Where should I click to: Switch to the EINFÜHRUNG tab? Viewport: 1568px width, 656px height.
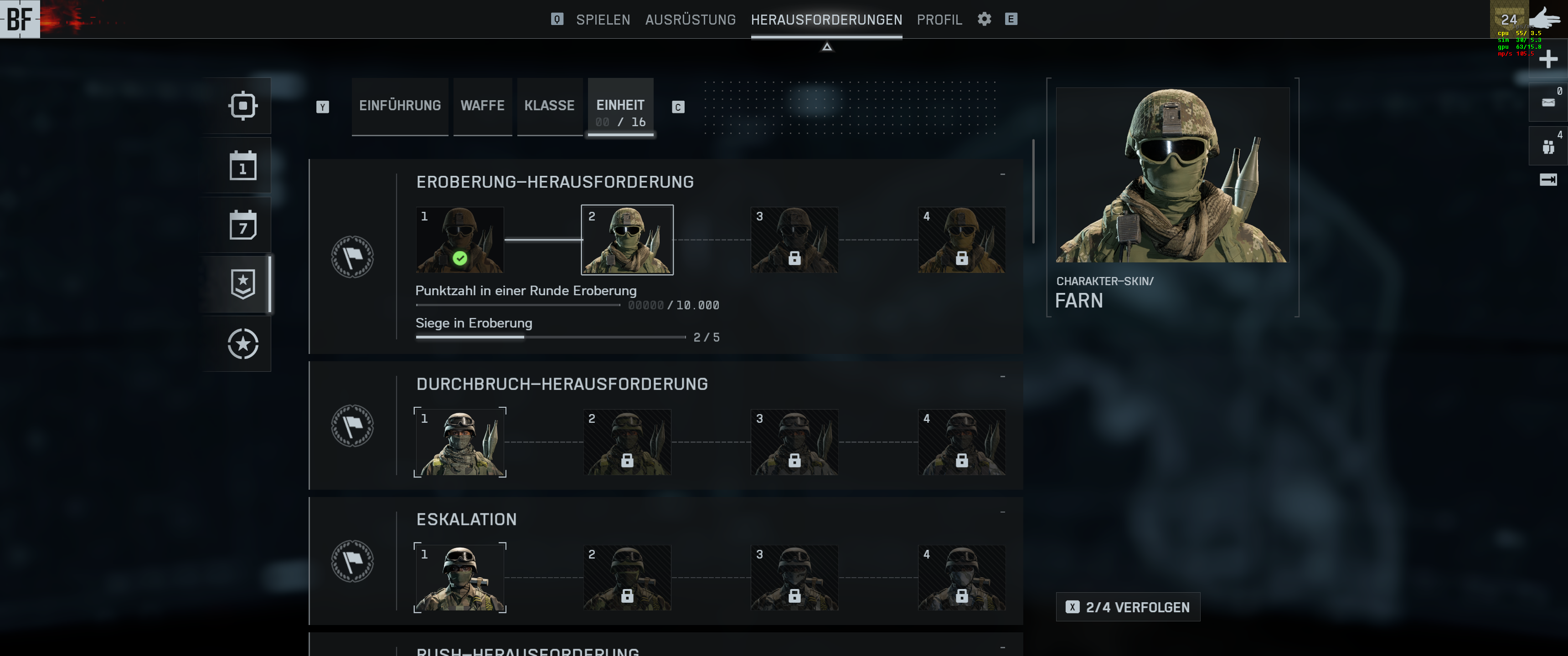(400, 105)
